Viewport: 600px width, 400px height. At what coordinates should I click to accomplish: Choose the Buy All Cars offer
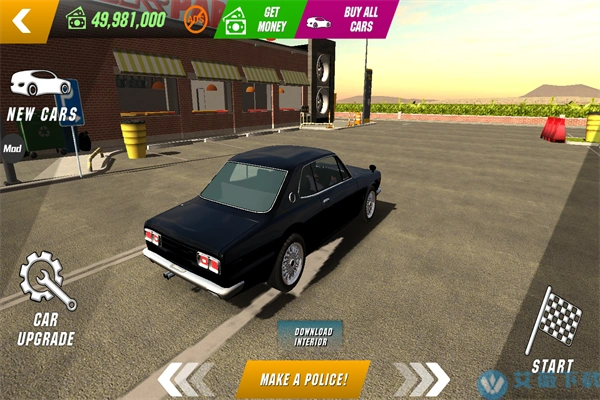(x=344, y=19)
